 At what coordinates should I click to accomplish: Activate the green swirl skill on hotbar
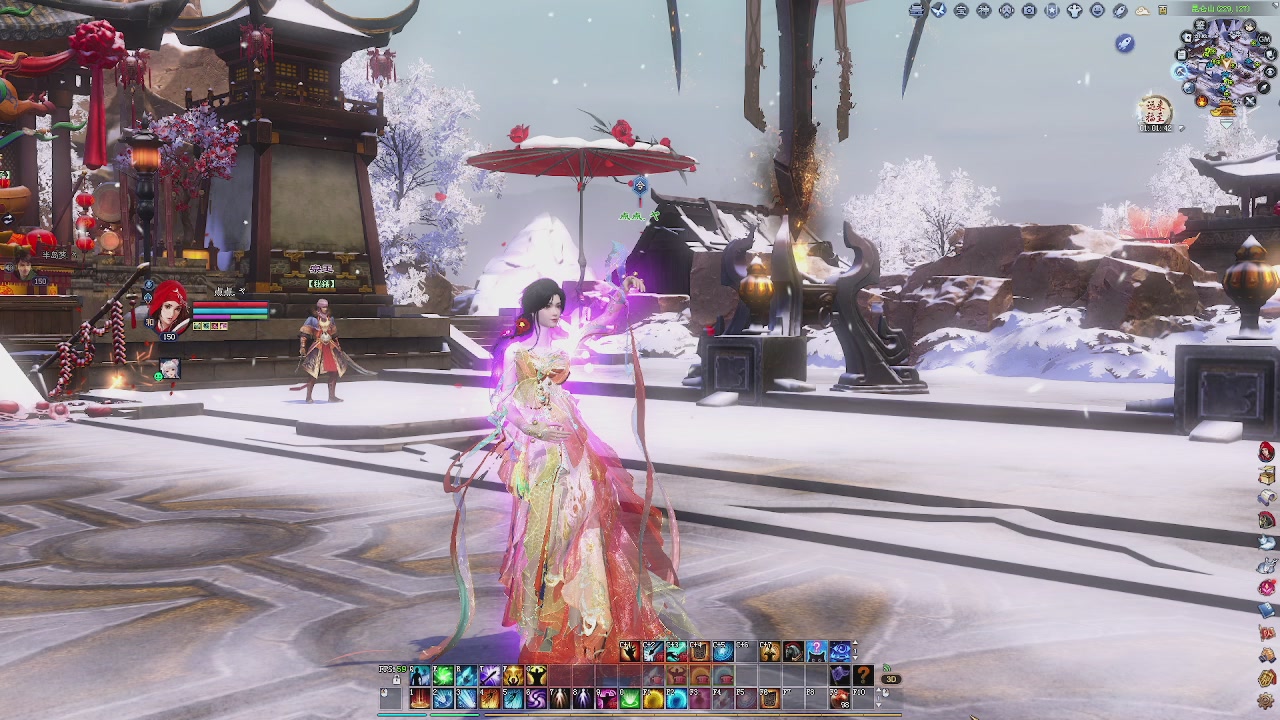[443, 677]
